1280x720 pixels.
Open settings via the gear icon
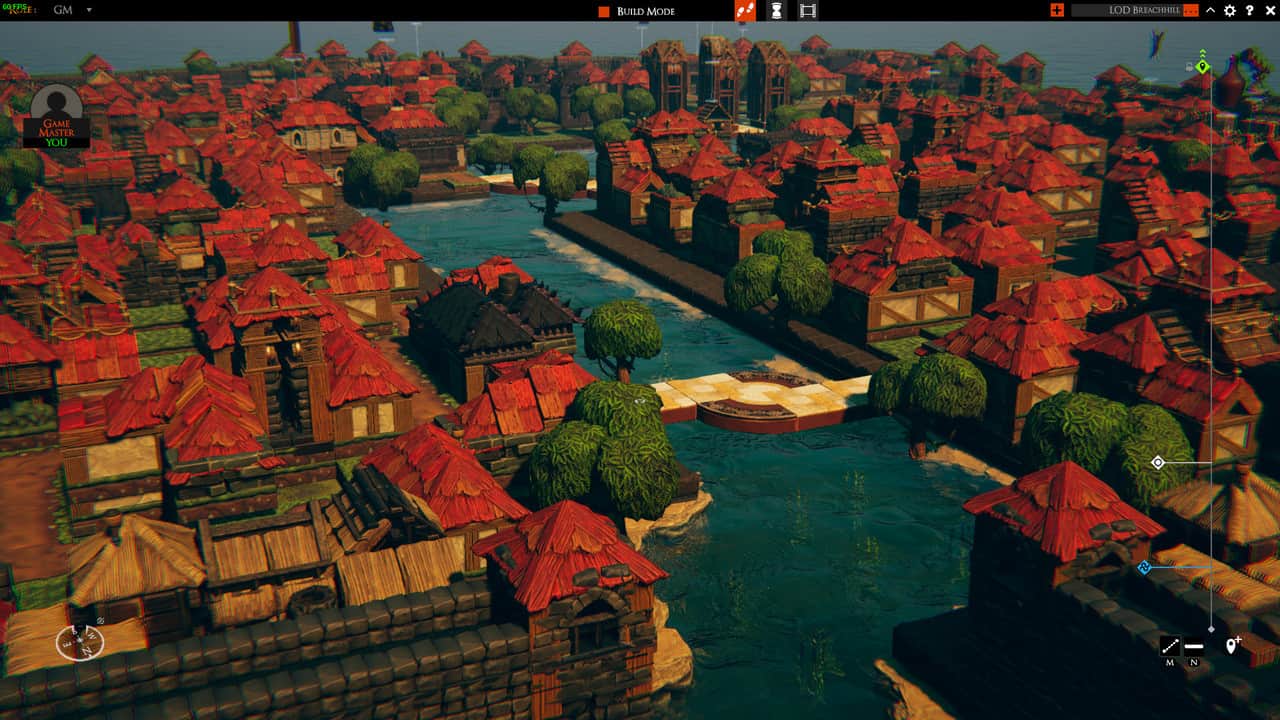click(1230, 10)
